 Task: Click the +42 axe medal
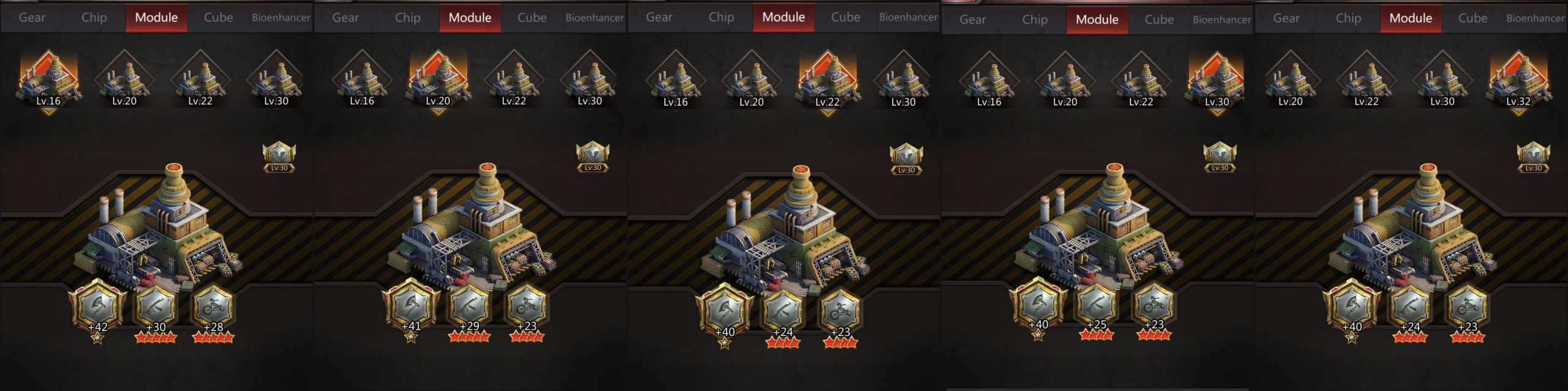[97, 305]
